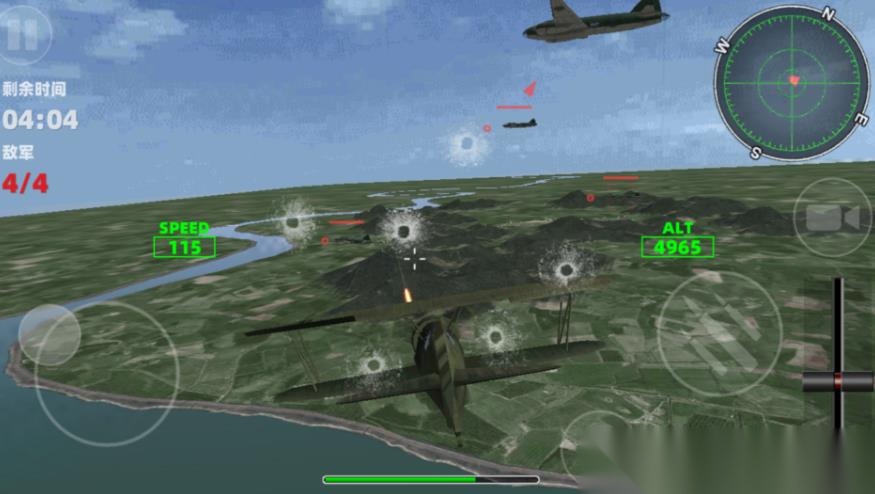Pause the game with the pause button
This screenshot has width=875, height=494.
coord(24,34)
